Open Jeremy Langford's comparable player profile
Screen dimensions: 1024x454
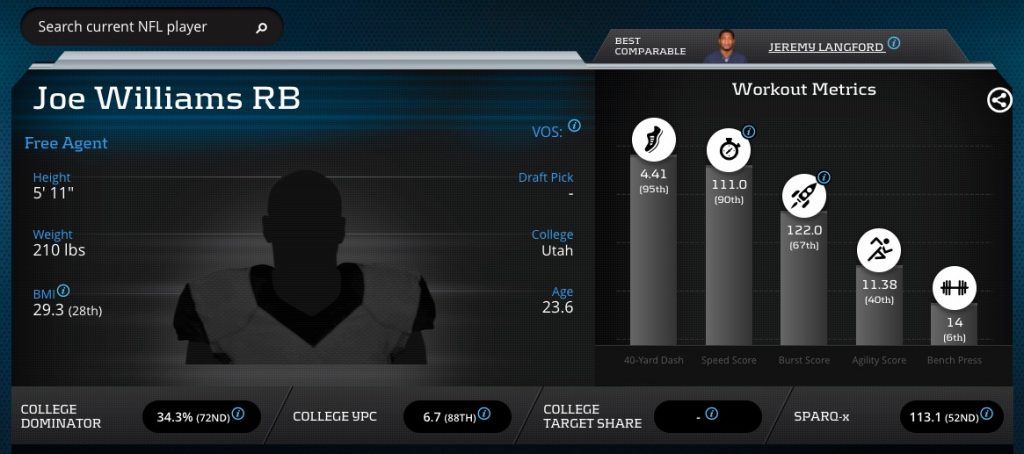(x=825, y=46)
